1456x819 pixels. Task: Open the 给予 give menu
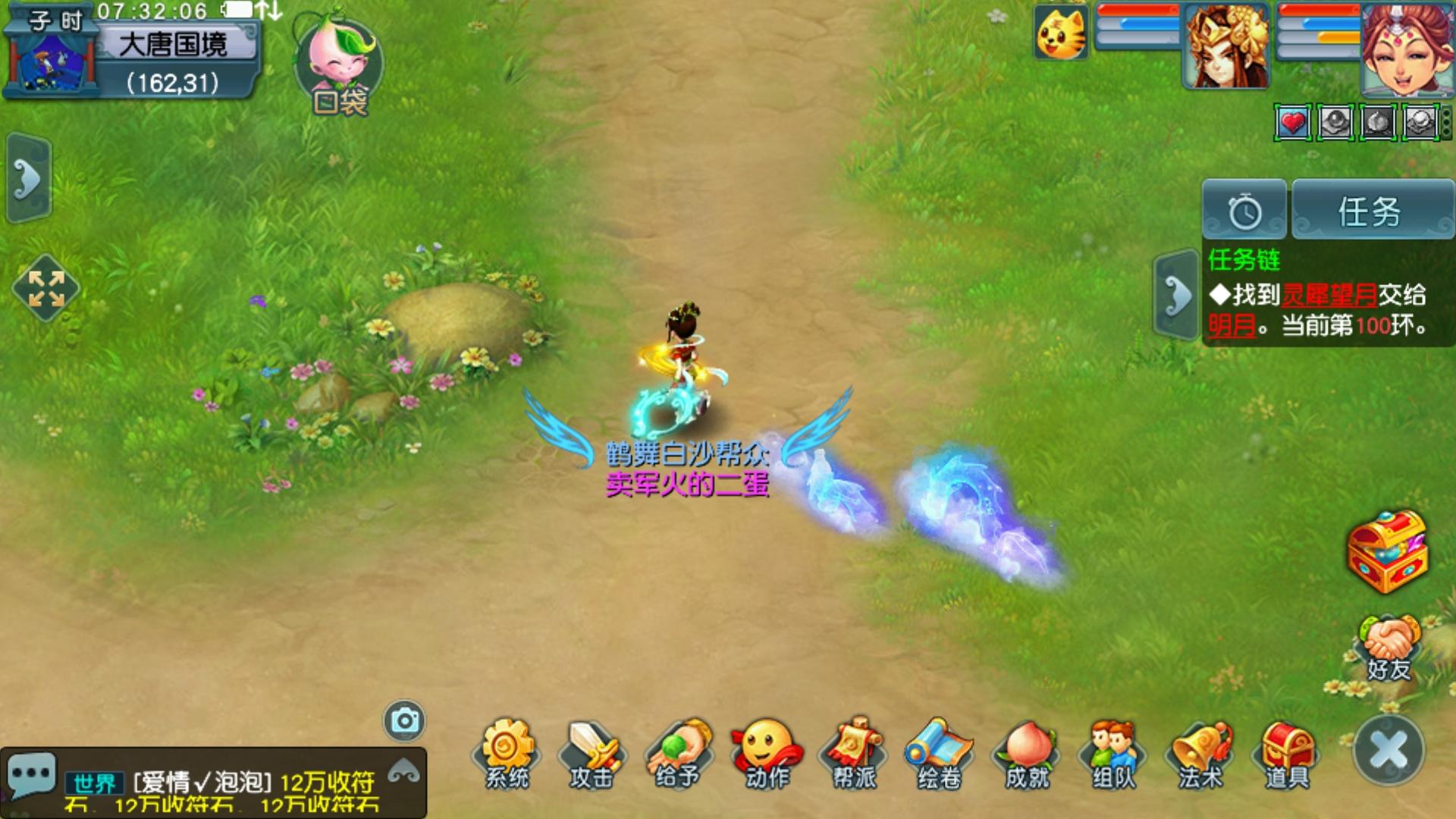point(679,752)
